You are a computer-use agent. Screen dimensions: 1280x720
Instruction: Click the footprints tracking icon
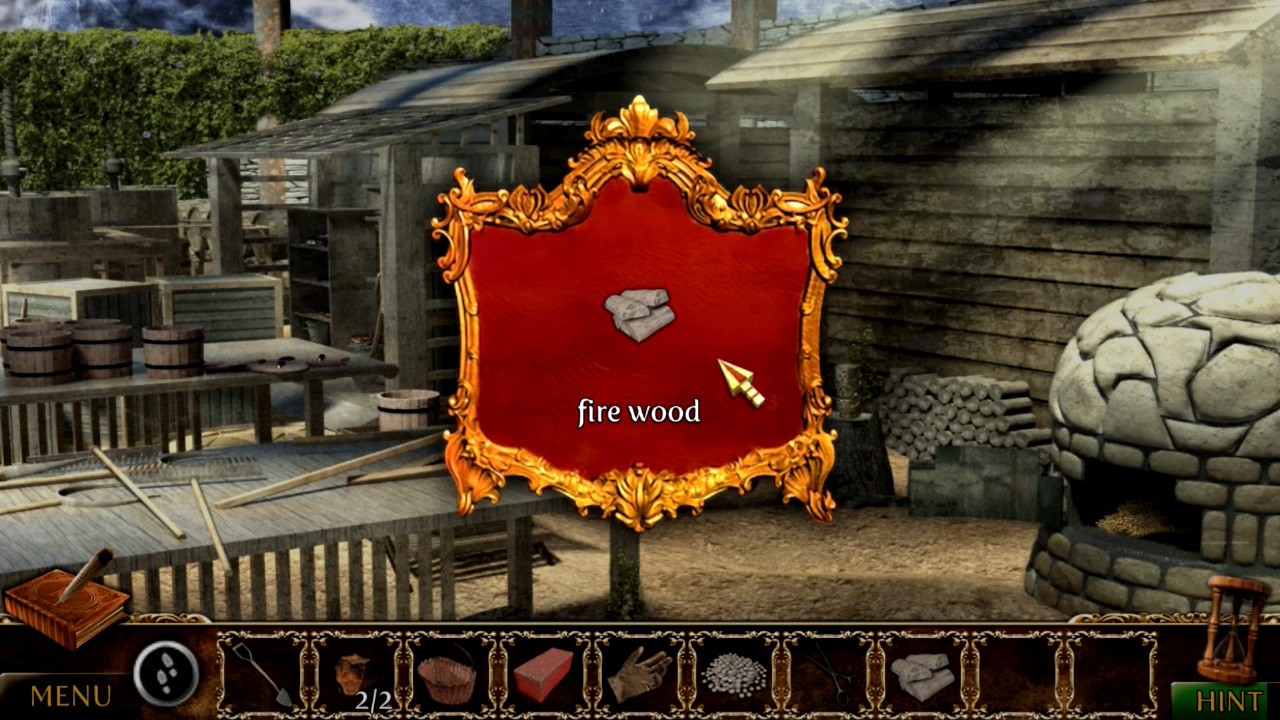[x=163, y=674]
